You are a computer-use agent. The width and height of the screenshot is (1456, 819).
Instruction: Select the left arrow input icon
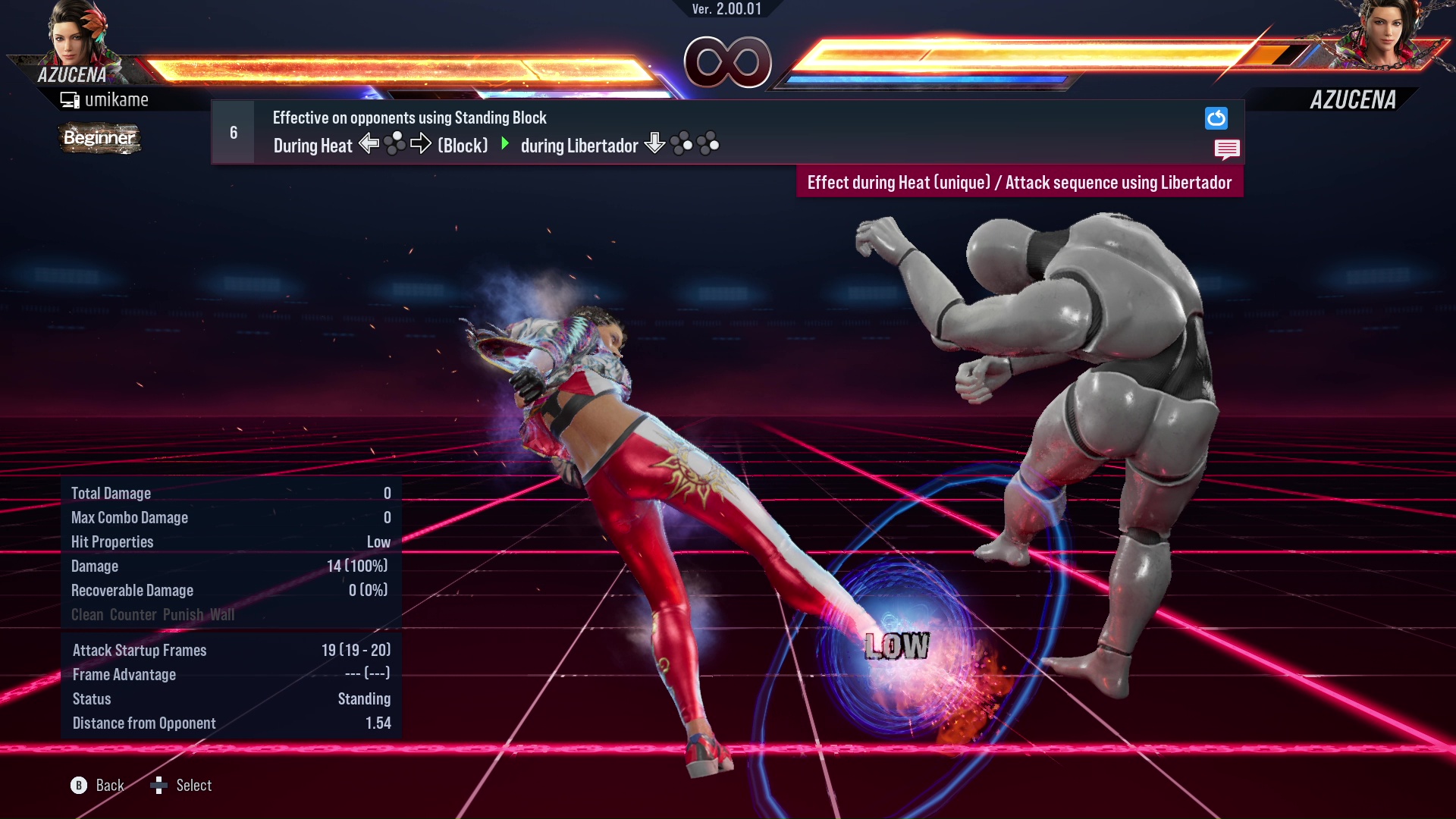(x=369, y=144)
